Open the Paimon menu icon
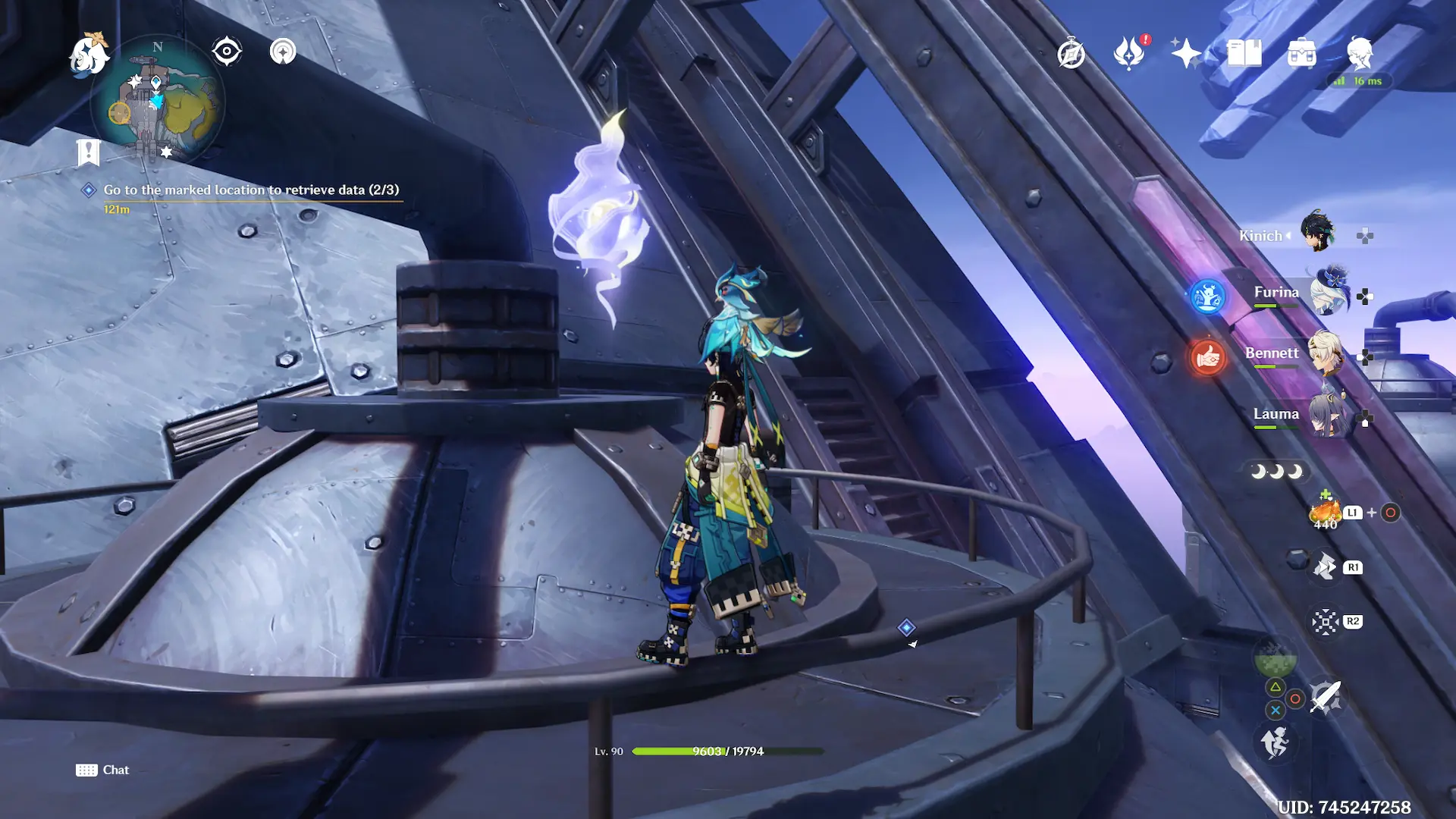Image resolution: width=1456 pixels, height=819 pixels. tap(88, 55)
